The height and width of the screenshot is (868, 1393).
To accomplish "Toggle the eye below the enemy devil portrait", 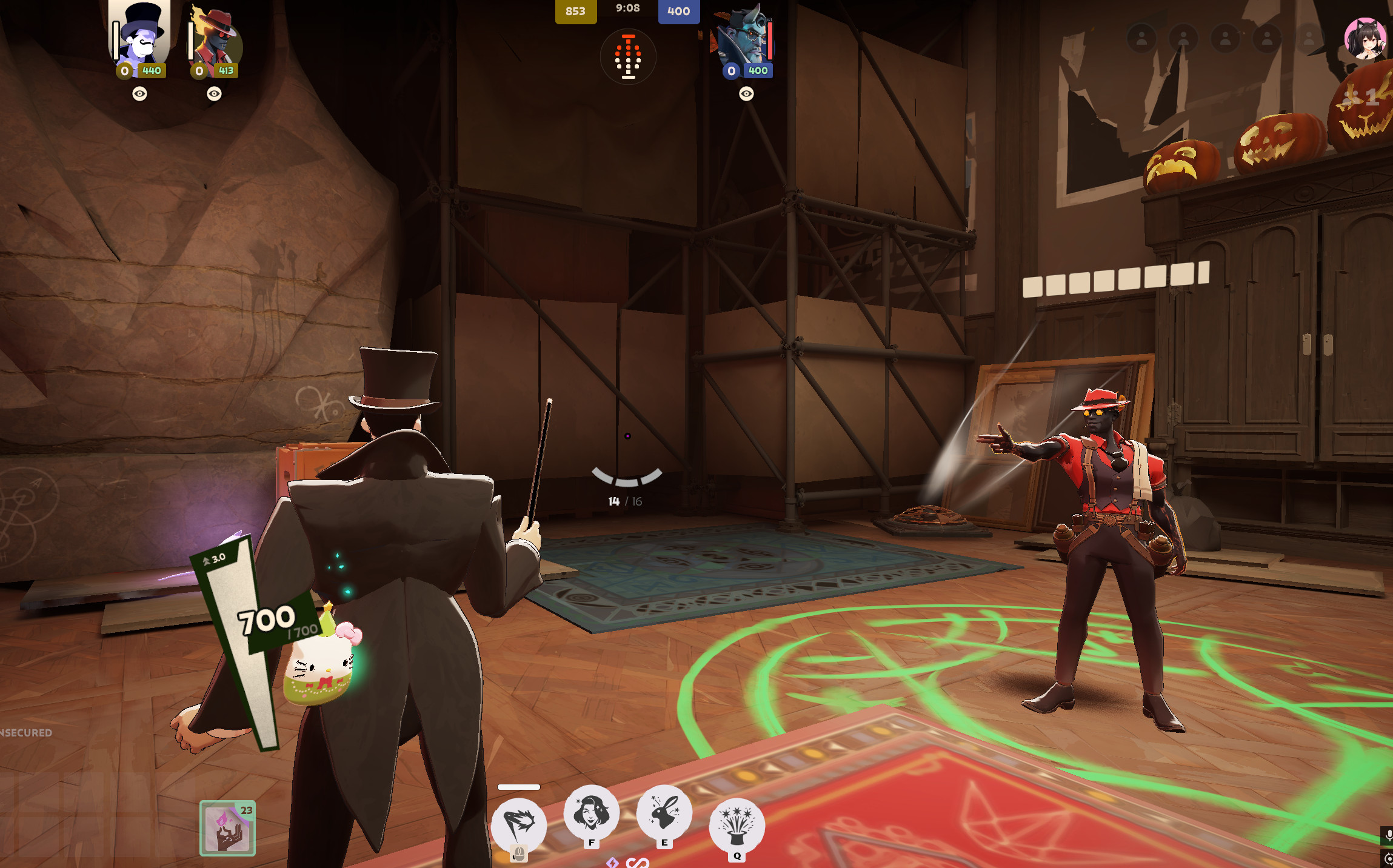I will [746, 93].
